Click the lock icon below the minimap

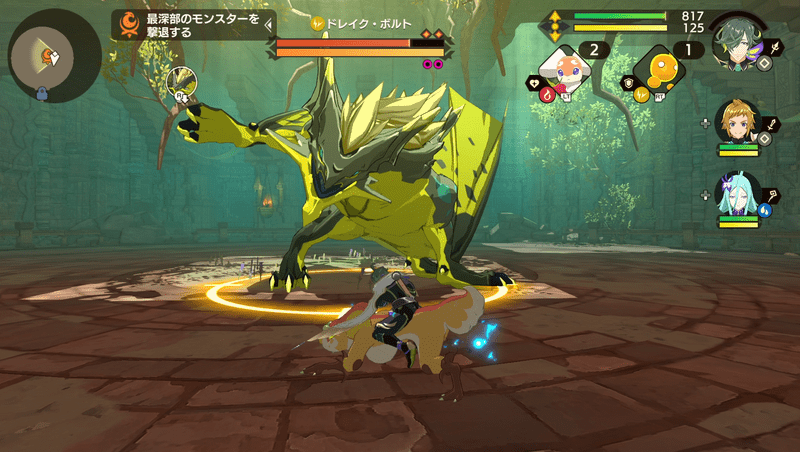coord(43,95)
